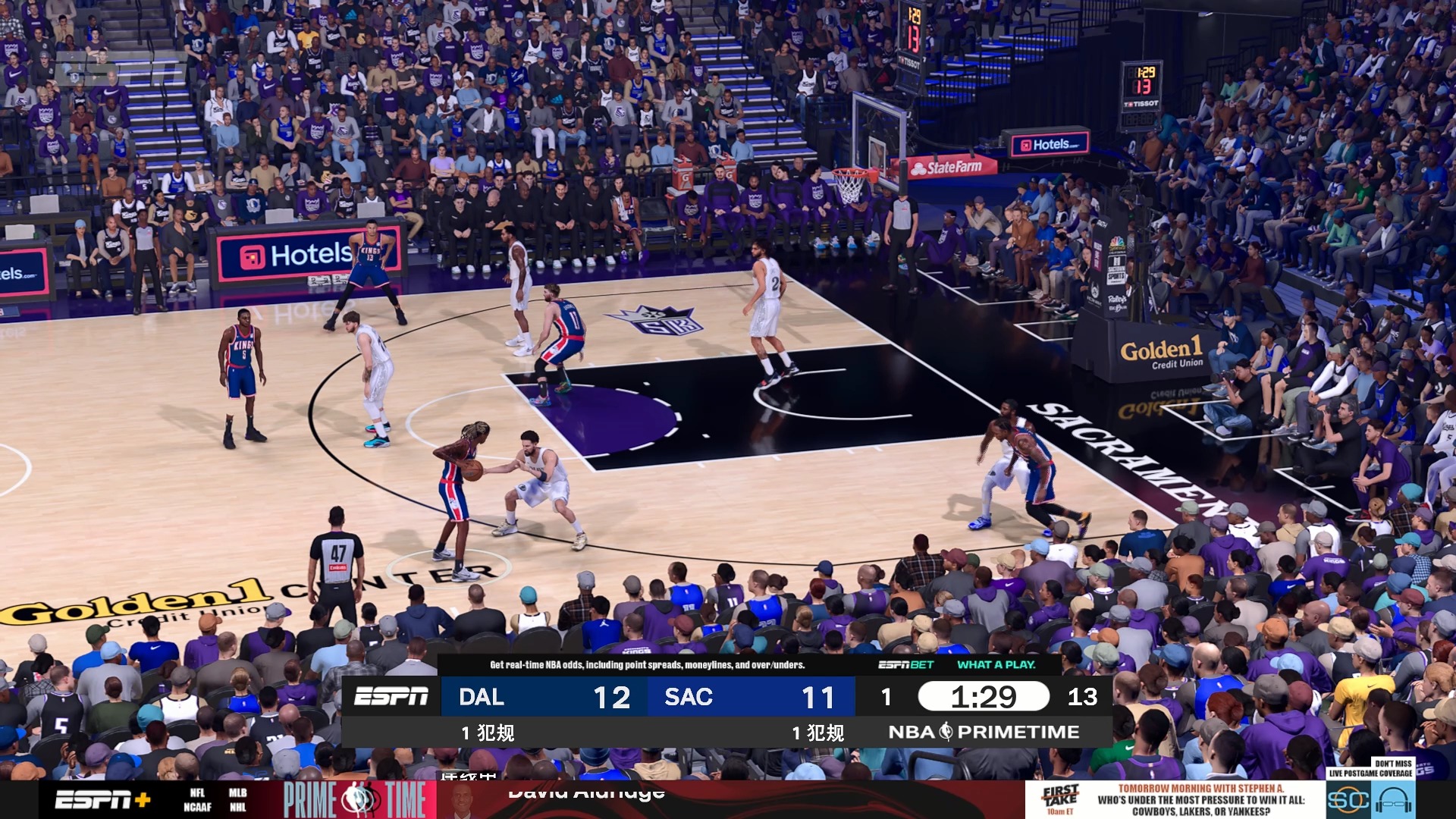This screenshot has height=819, width=1456.
Task: Expand the SAC score panel showing 11
Action: tap(751, 697)
